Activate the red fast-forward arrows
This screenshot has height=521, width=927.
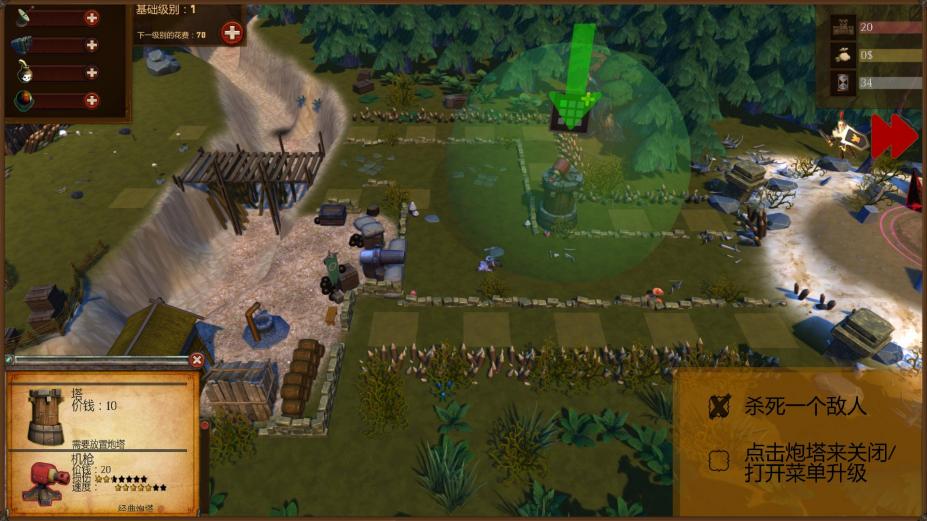pos(893,137)
